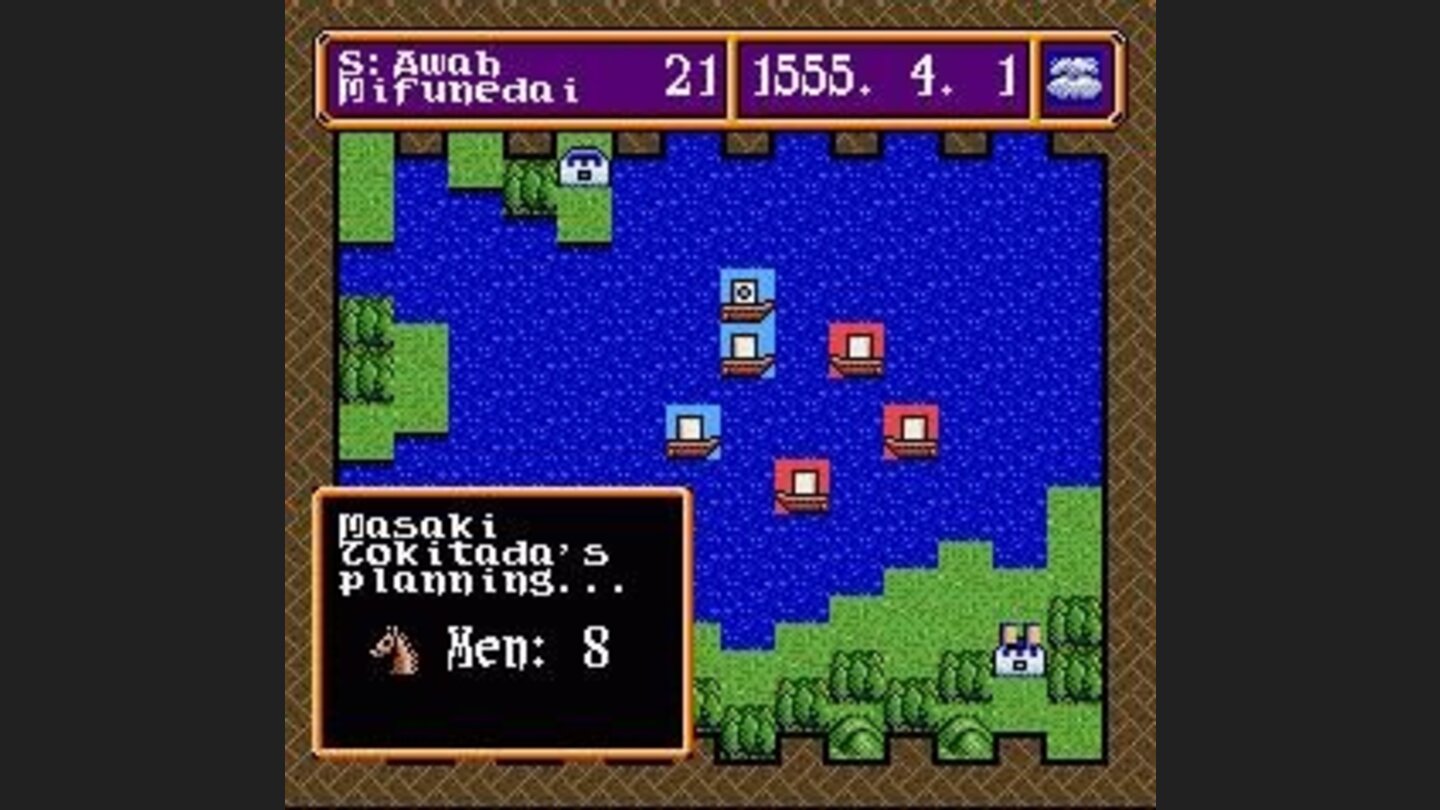The width and height of the screenshot is (1440, 810).
Task: Click the castle icon on the northern shore
Action: [x=583, y=167]
